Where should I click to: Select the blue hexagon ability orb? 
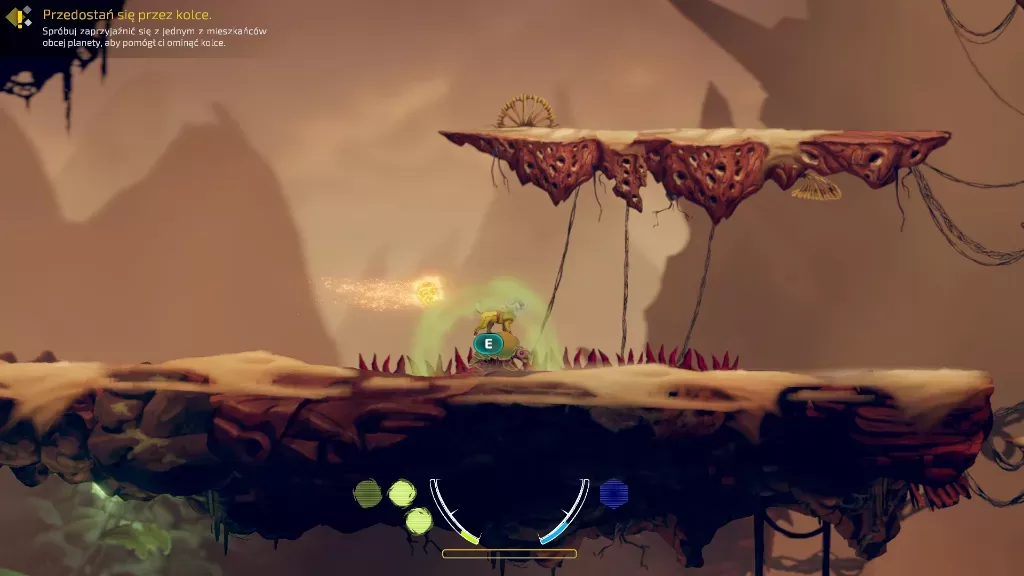613,493
